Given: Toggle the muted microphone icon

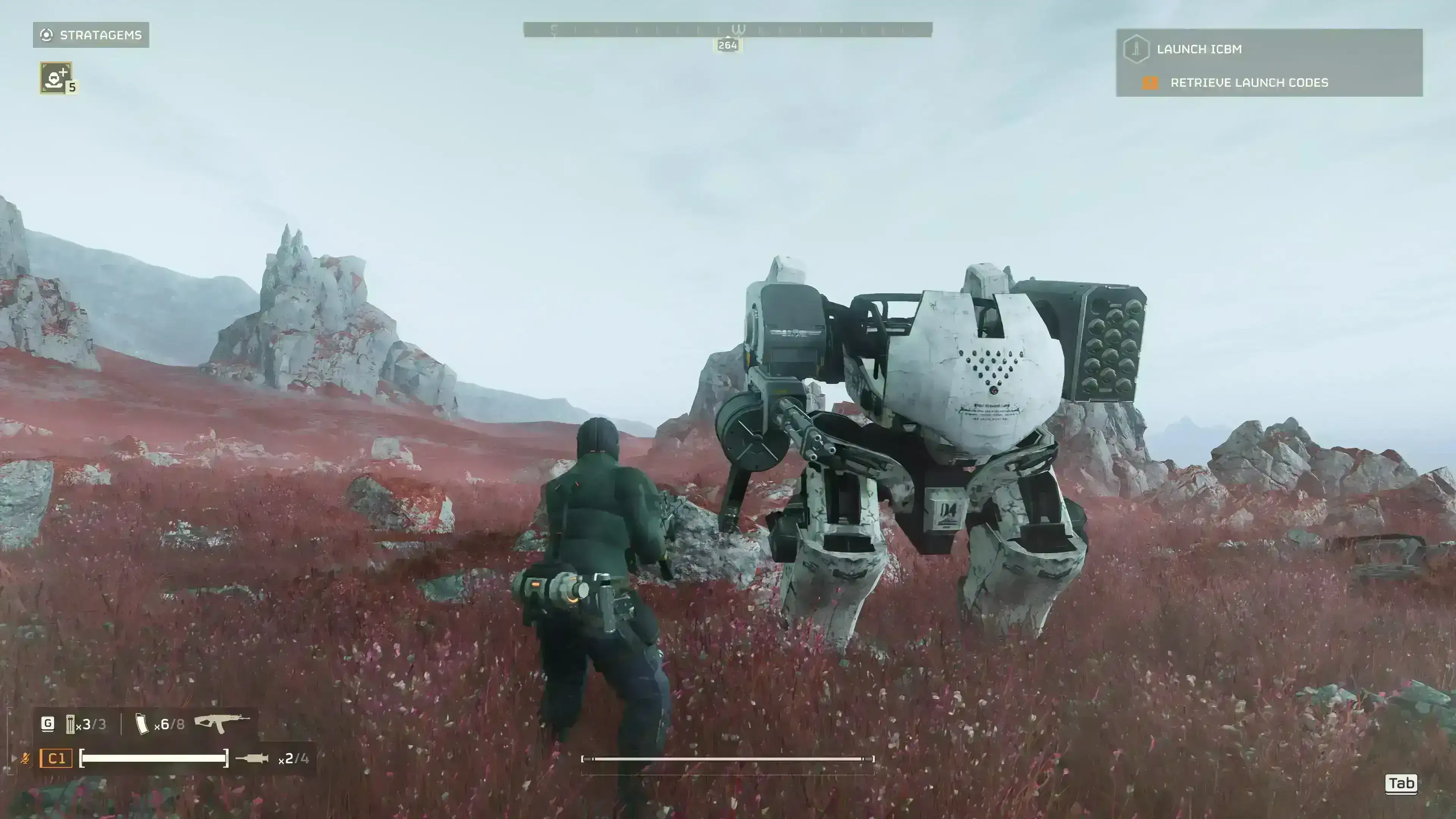Looking at the screenshot, I should tap(25, 758).
